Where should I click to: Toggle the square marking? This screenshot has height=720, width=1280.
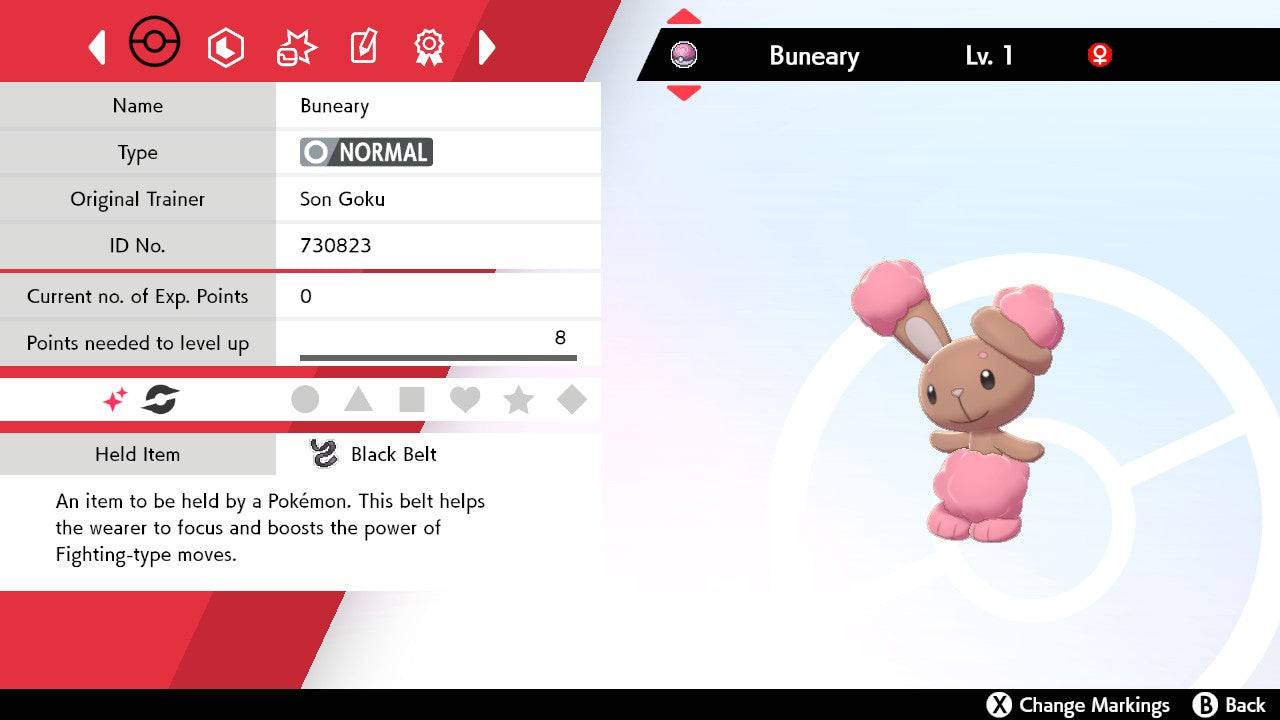(412, 400)
